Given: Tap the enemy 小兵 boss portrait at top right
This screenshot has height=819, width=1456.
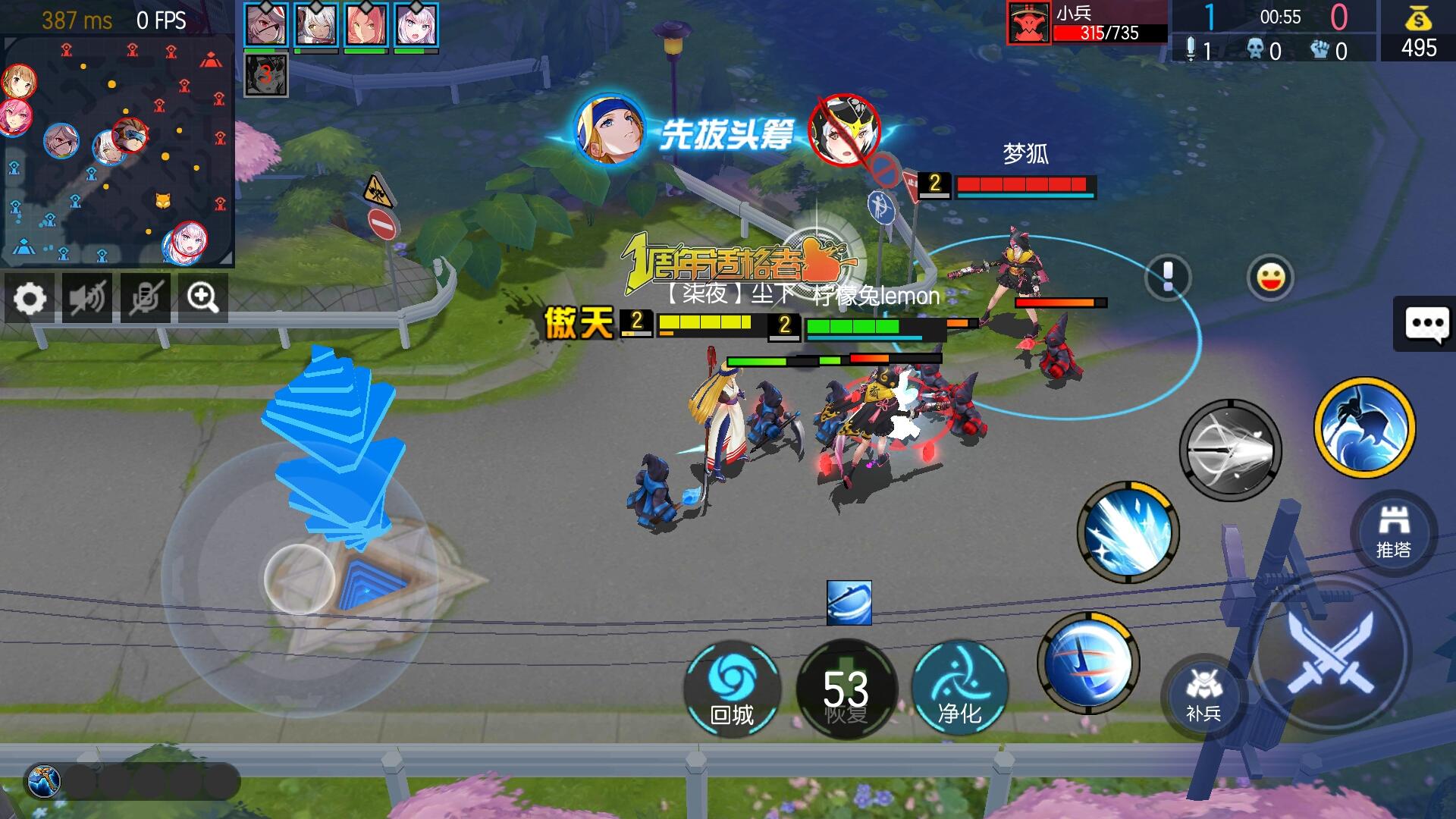Looking at the screenshot, I should pos(1028,21).
